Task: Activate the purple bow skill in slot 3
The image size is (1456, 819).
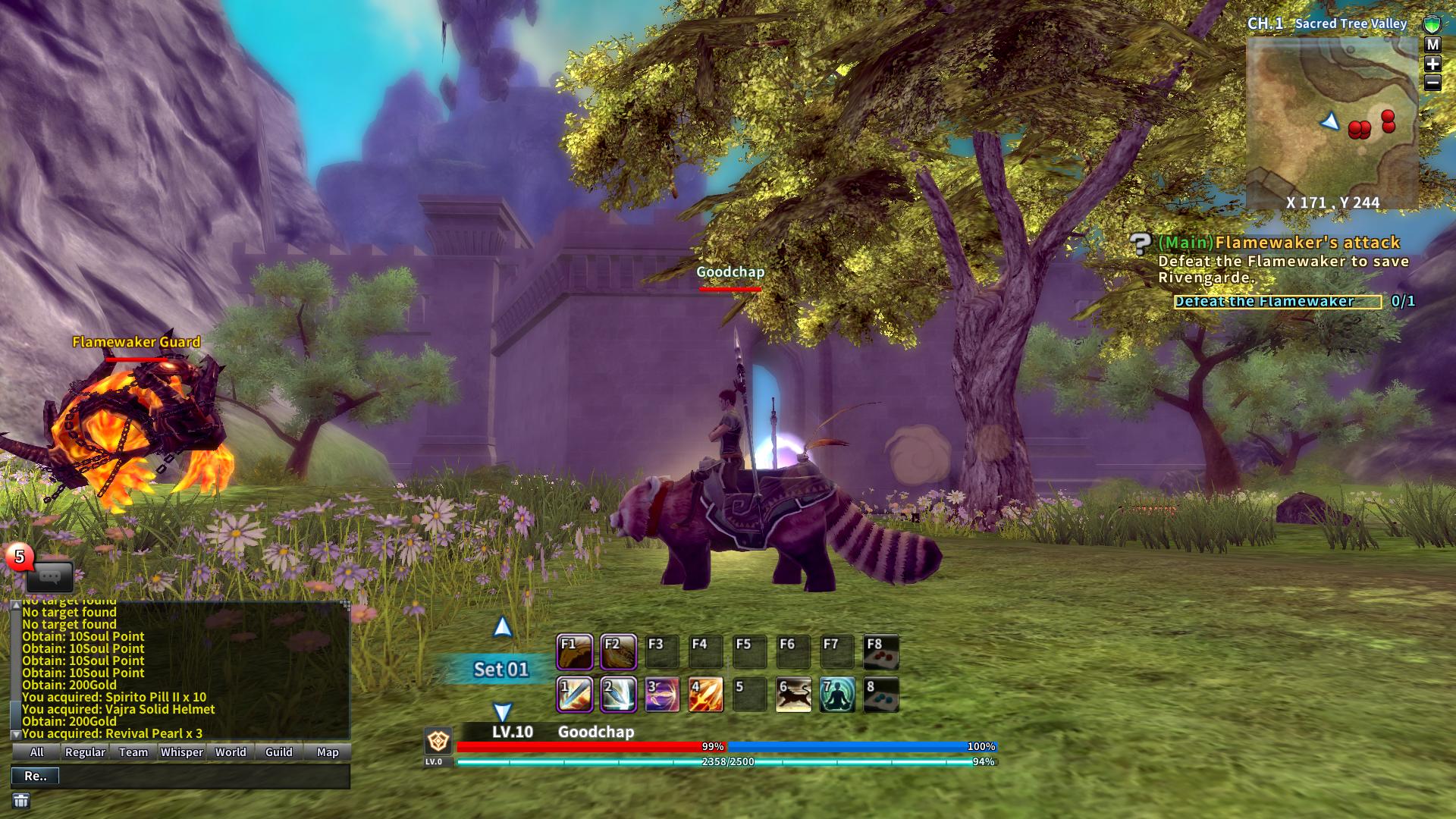Action: pyautogui.click(x=661, y=695)
